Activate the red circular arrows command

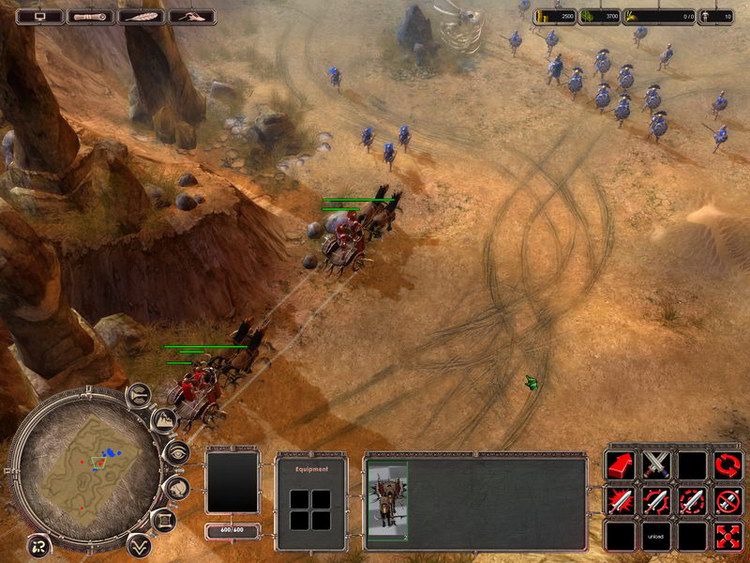(x=728, y=465)
